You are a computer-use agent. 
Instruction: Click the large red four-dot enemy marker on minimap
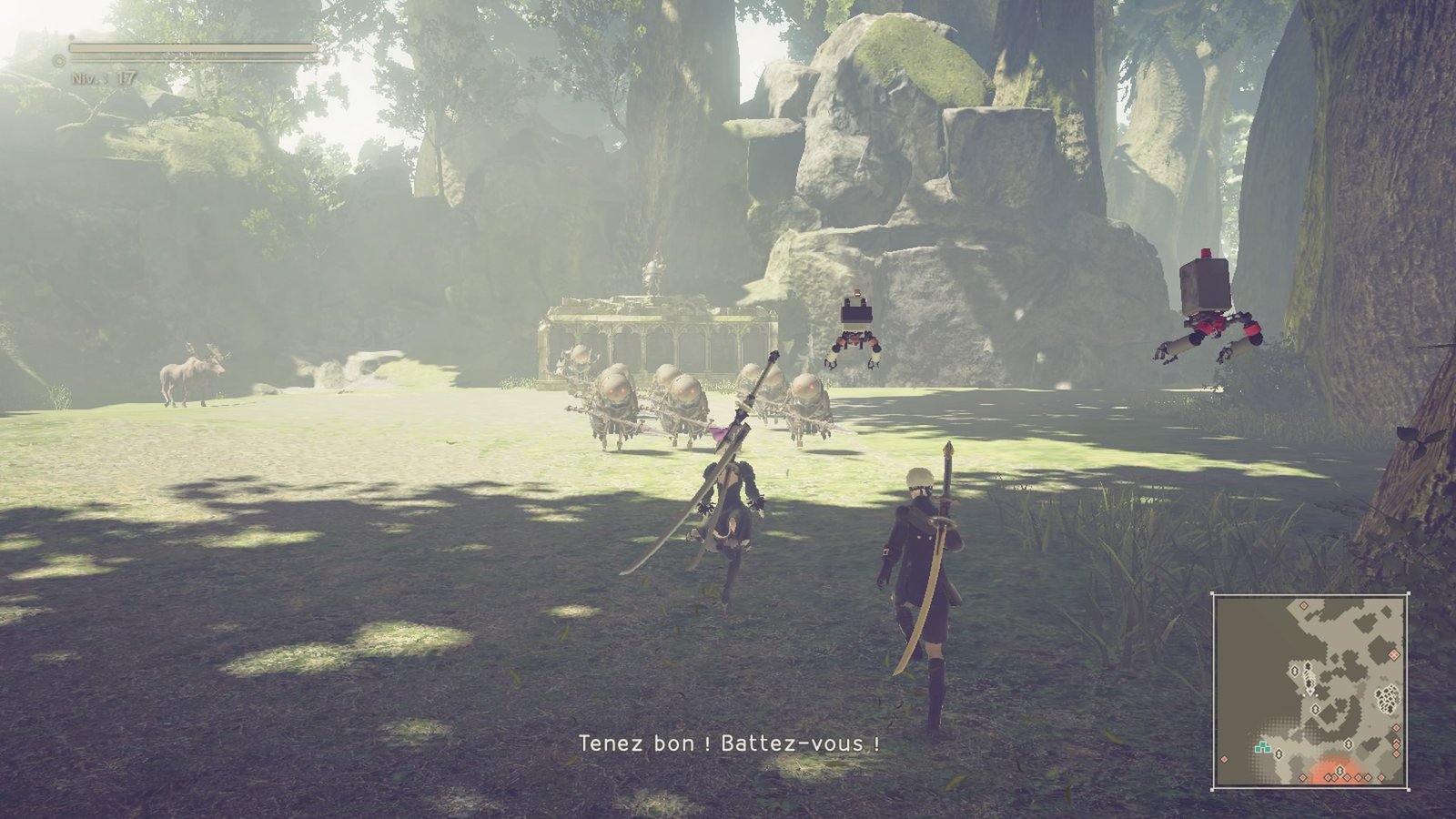pos(1393,654)
